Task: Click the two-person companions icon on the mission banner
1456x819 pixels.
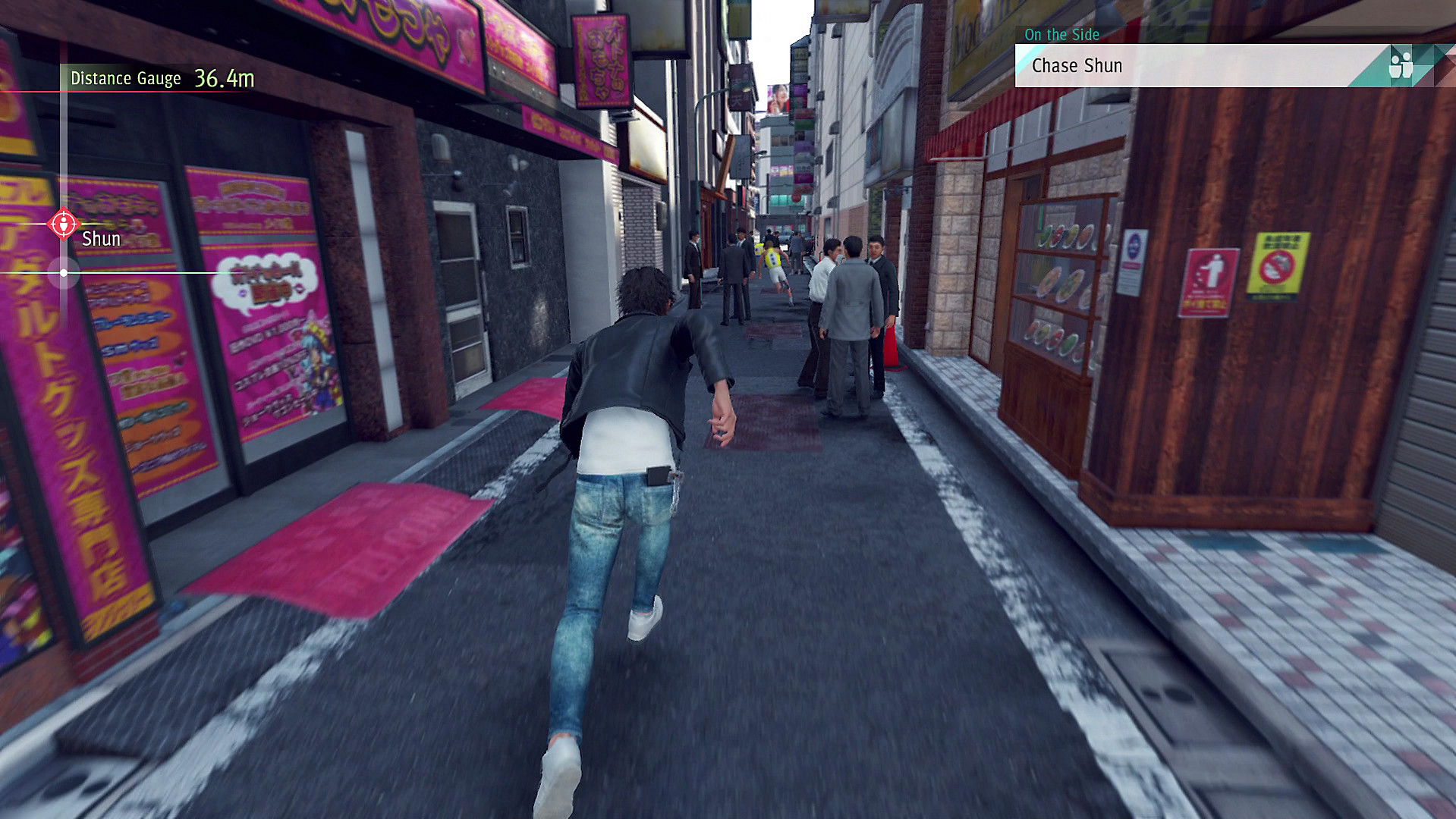Action: coord(1401,64)
